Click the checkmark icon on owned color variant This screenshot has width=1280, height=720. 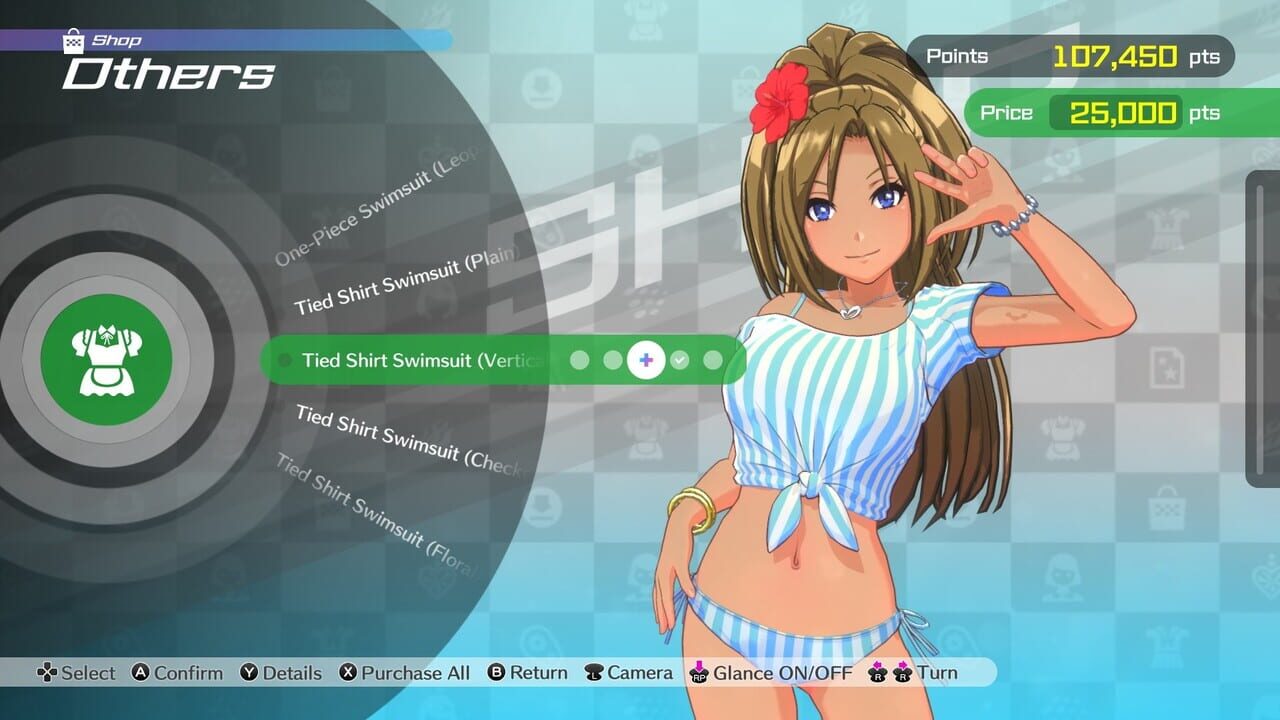(679, 360)
